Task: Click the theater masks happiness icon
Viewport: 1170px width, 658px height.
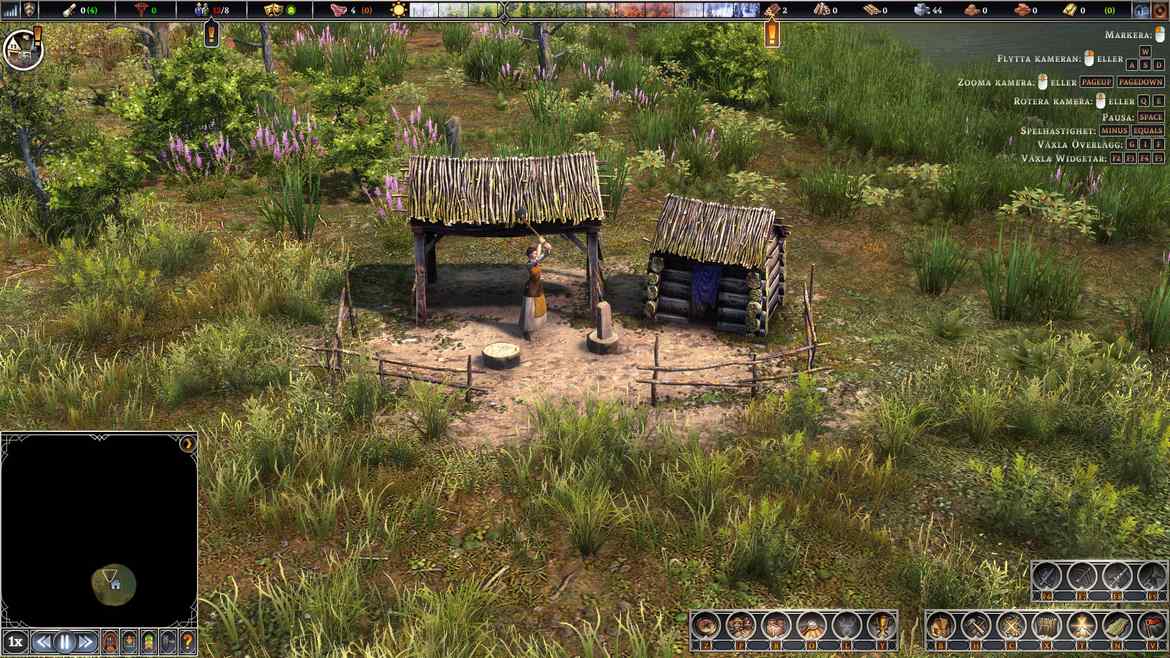Action: pos(273,10)
